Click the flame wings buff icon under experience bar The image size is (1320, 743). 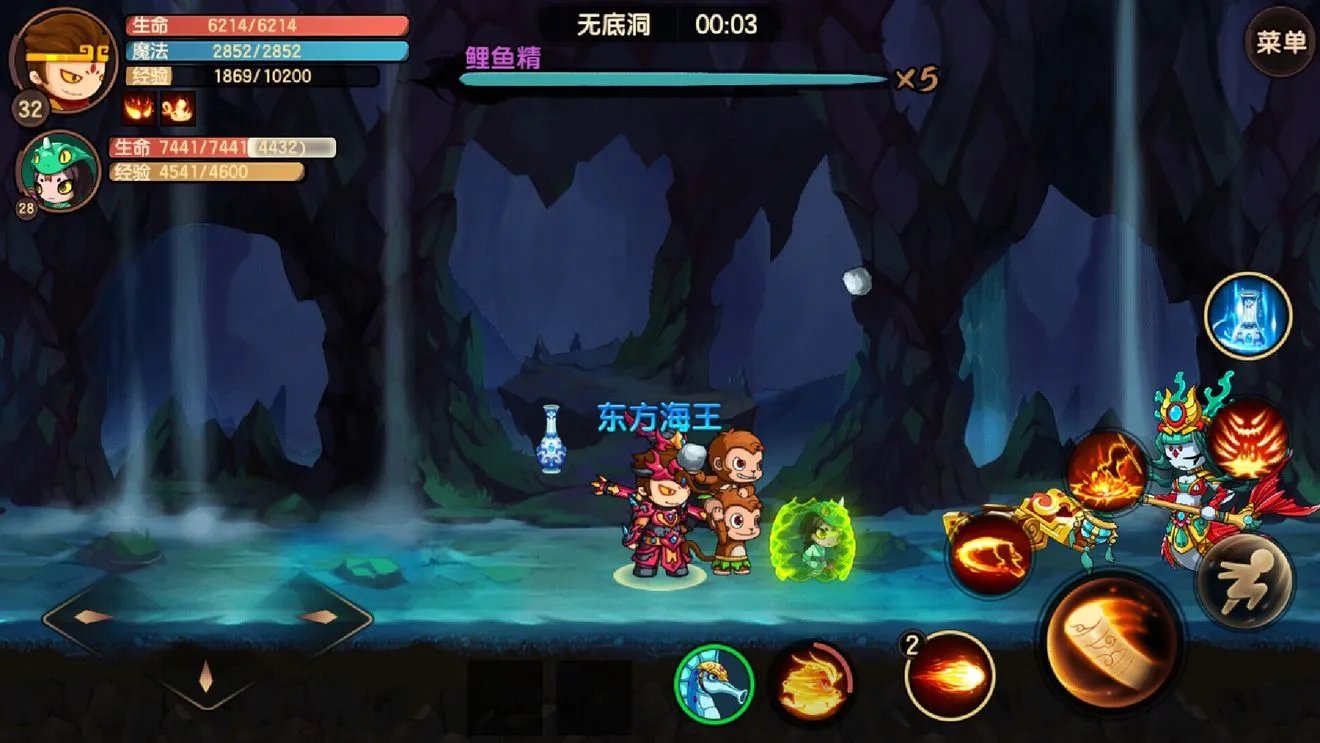pyautogui.click(x=138, y=109)
